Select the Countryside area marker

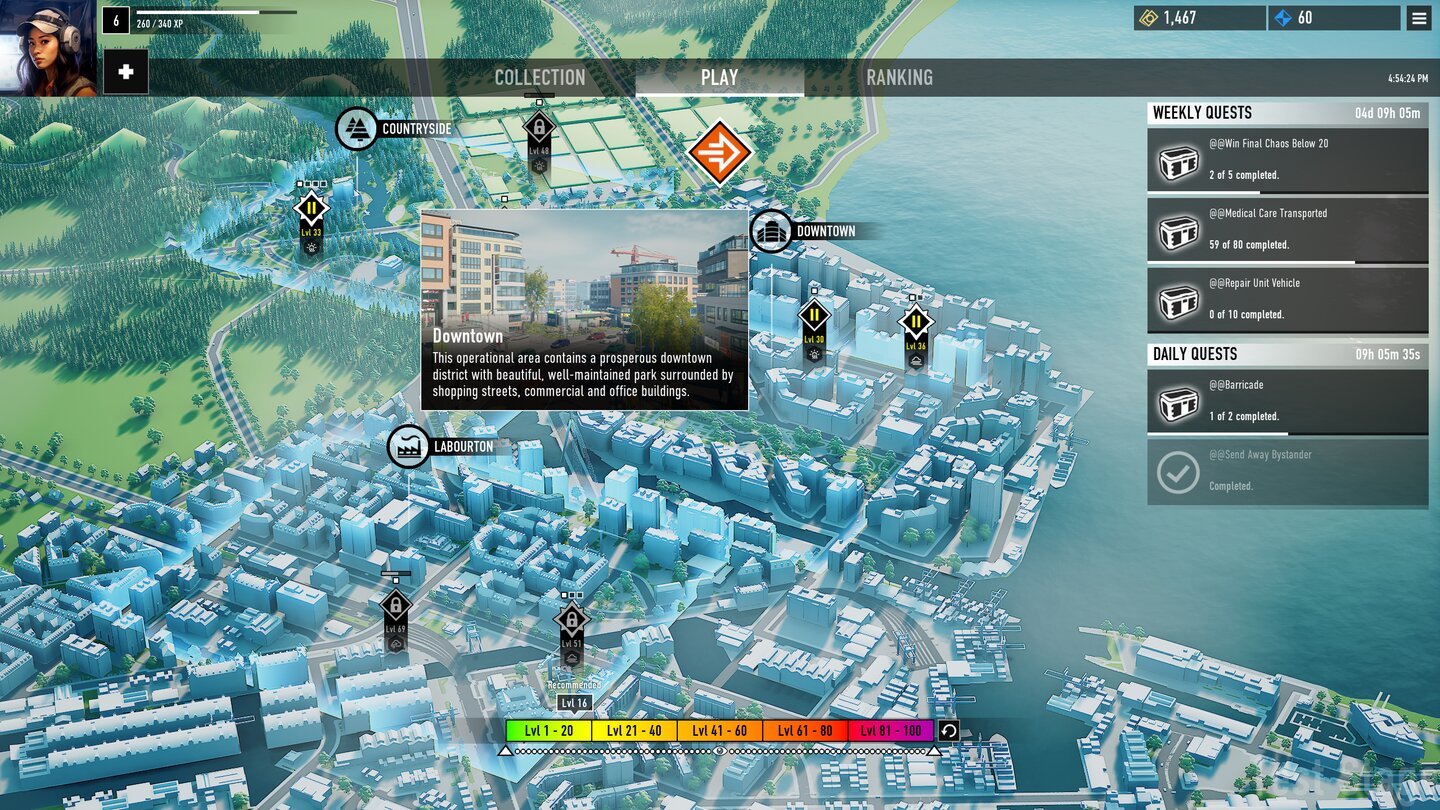point(357,129)
